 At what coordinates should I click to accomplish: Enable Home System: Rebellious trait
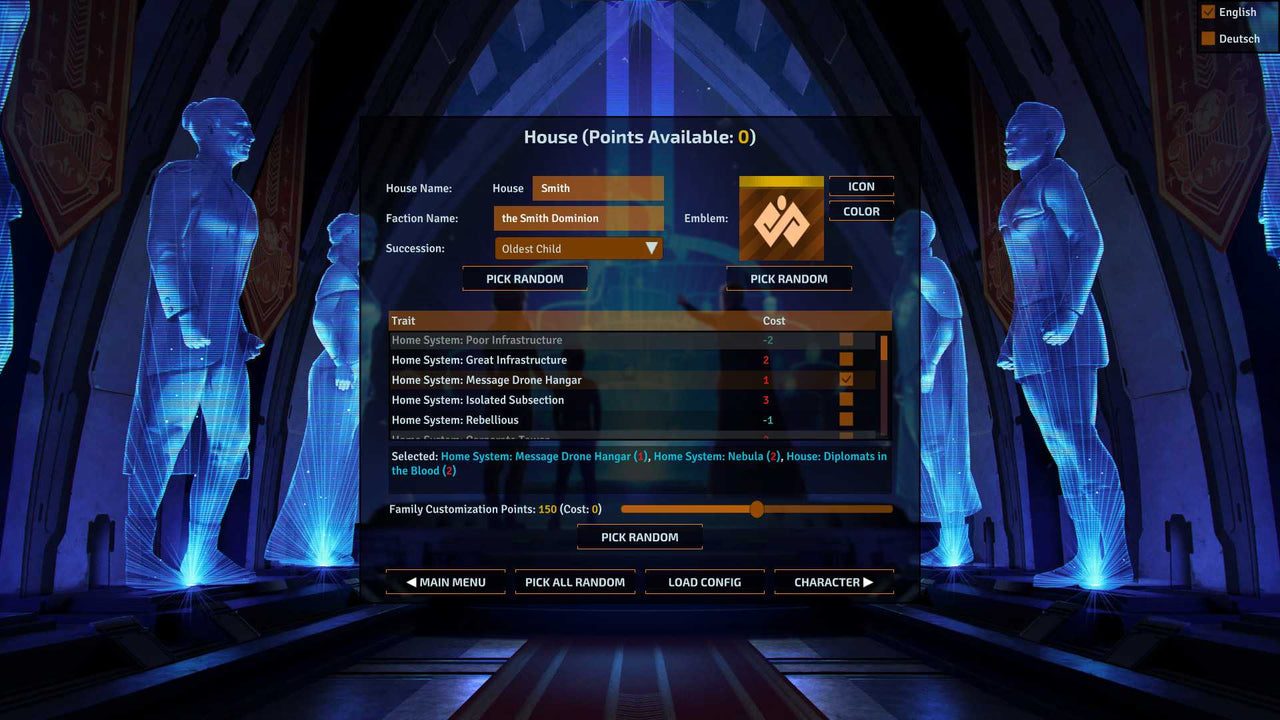[x=846, y=419]
